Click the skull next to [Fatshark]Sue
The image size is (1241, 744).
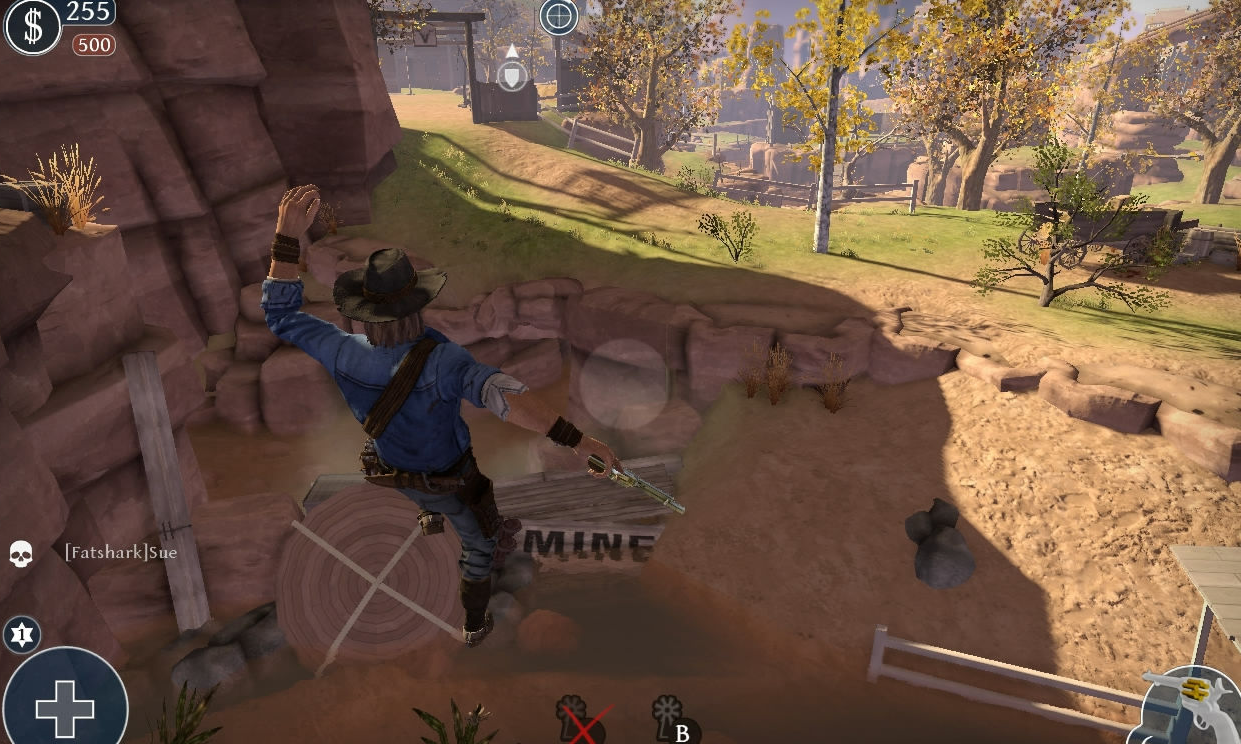(21, 553)
